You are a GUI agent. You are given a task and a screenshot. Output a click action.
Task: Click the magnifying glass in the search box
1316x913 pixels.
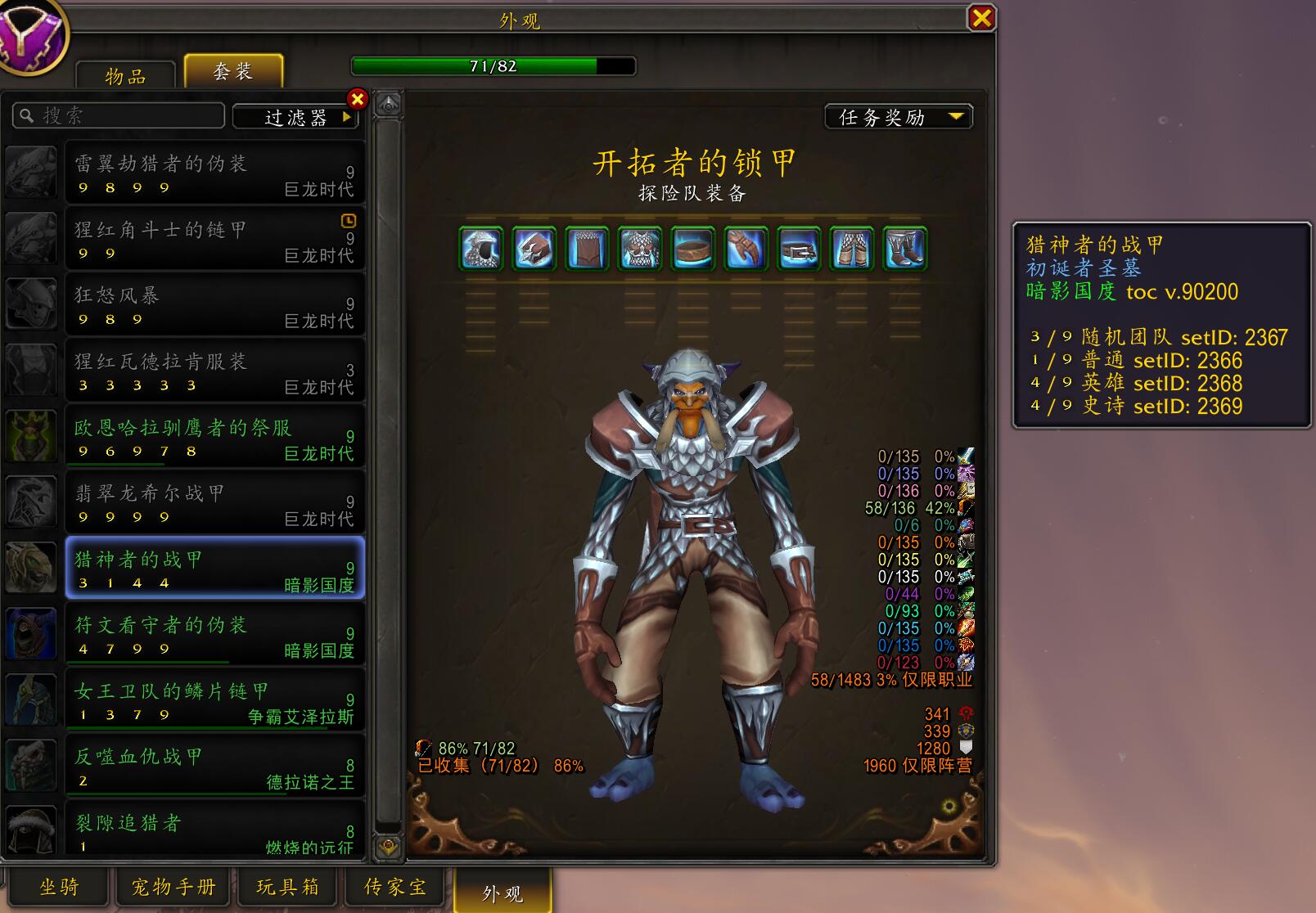pyautogui.click(x=25, y=115)
